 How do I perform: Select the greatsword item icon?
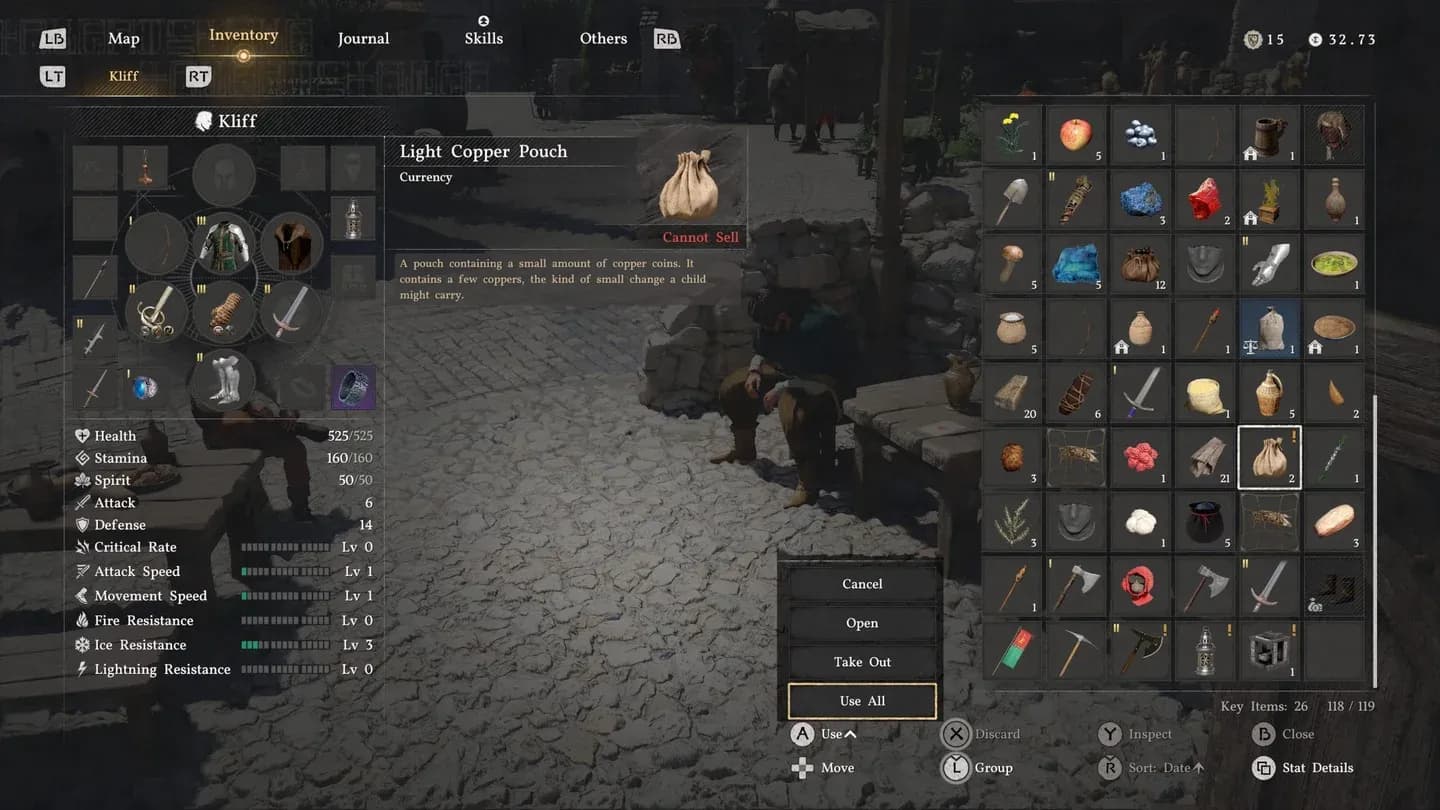(x=1269, y=586)
